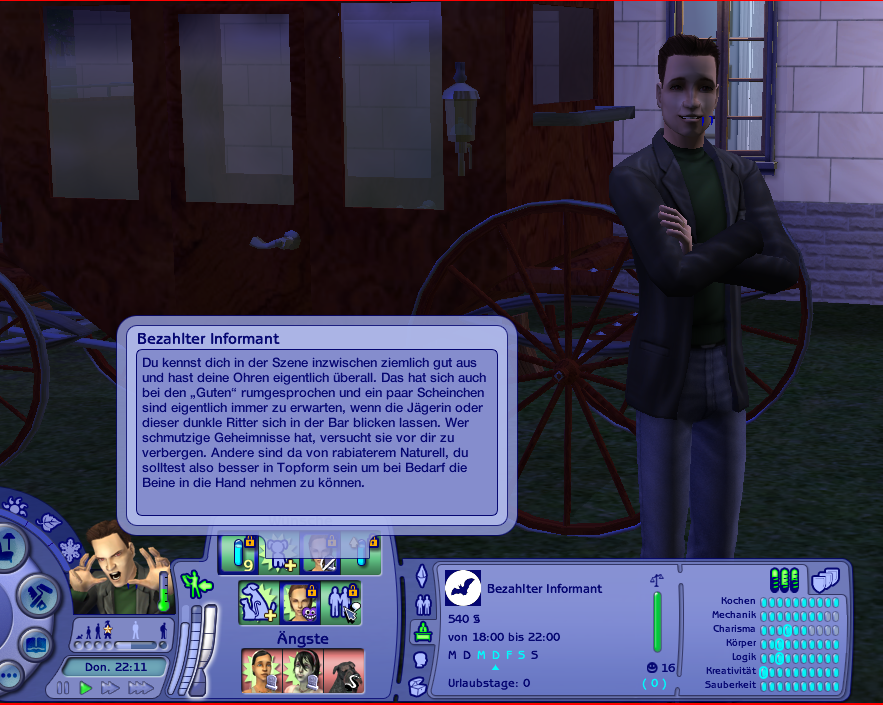Show the badges panel with shield icons
Screen dimensions: 883x705
(824, 579)
